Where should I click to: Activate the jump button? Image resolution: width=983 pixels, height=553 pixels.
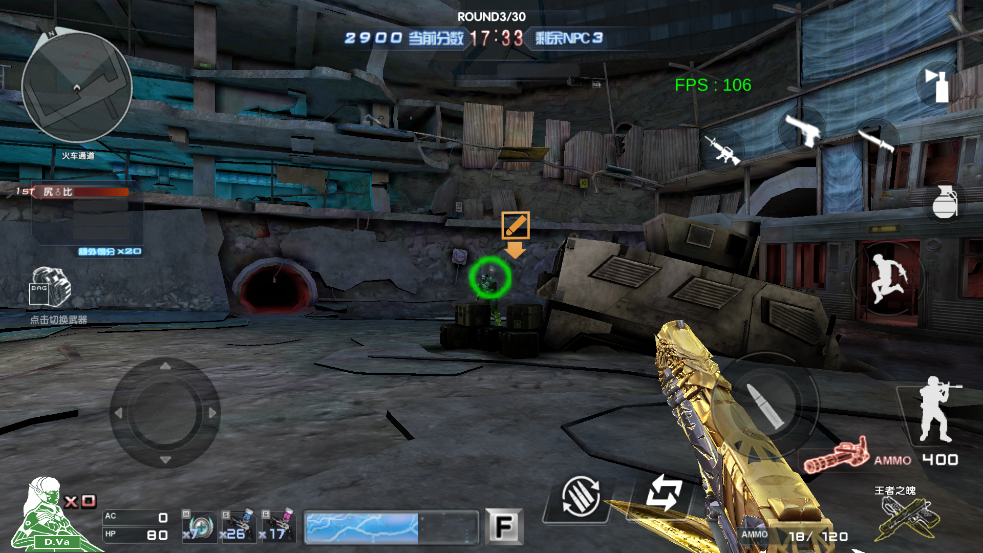pos(884,276)
